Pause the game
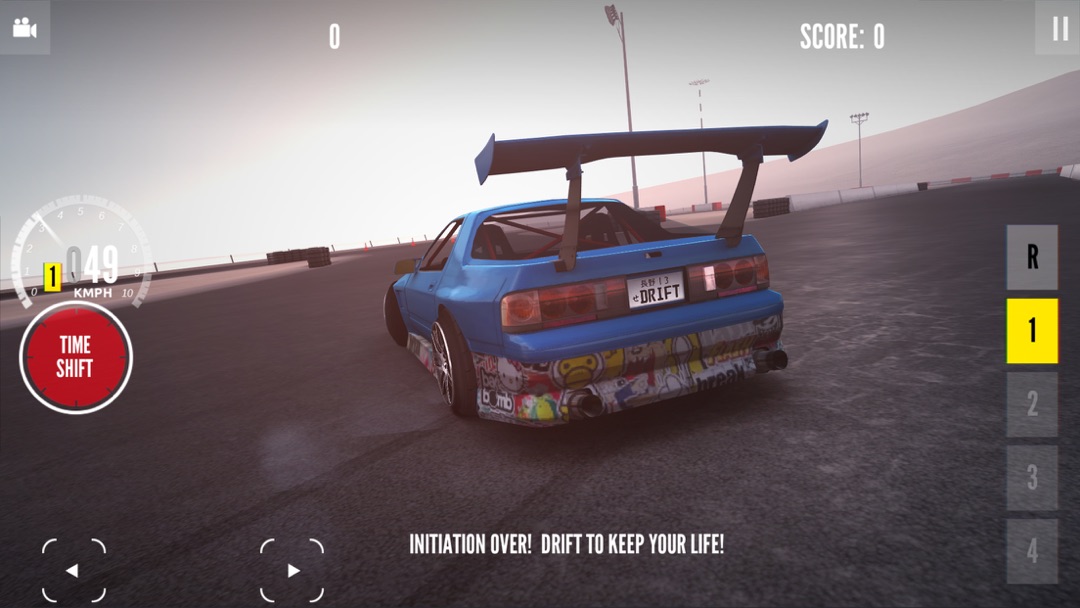 [1059, 29]
